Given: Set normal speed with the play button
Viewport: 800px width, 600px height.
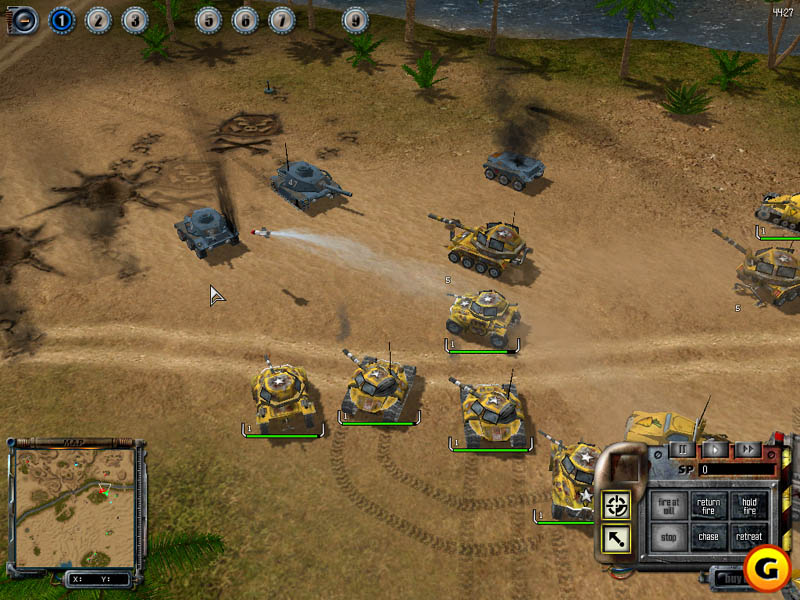Looking at the screenshot, I should pyautogui.click(x=713, y=450).
